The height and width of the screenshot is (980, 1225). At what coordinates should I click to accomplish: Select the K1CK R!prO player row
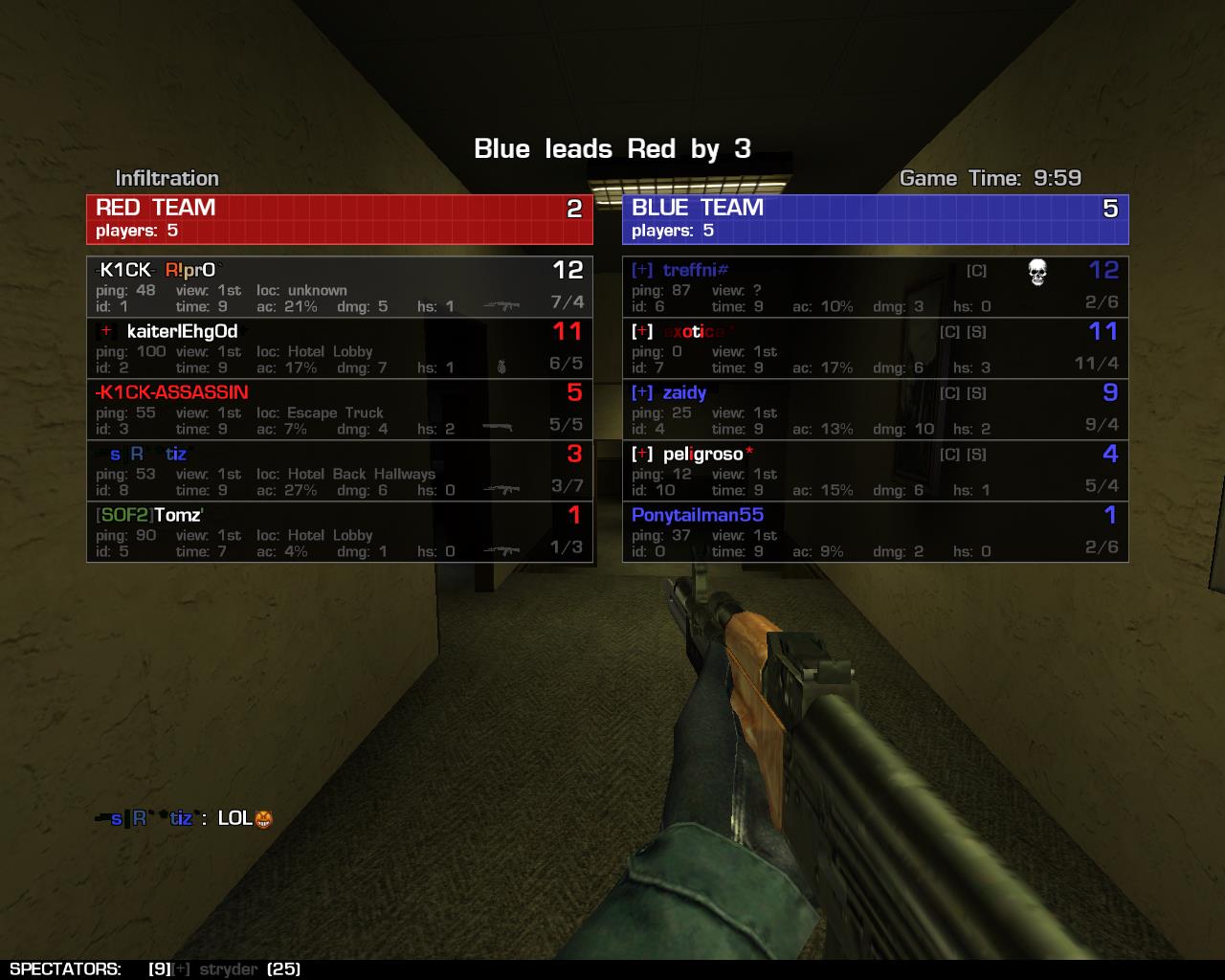coord(340,286)
